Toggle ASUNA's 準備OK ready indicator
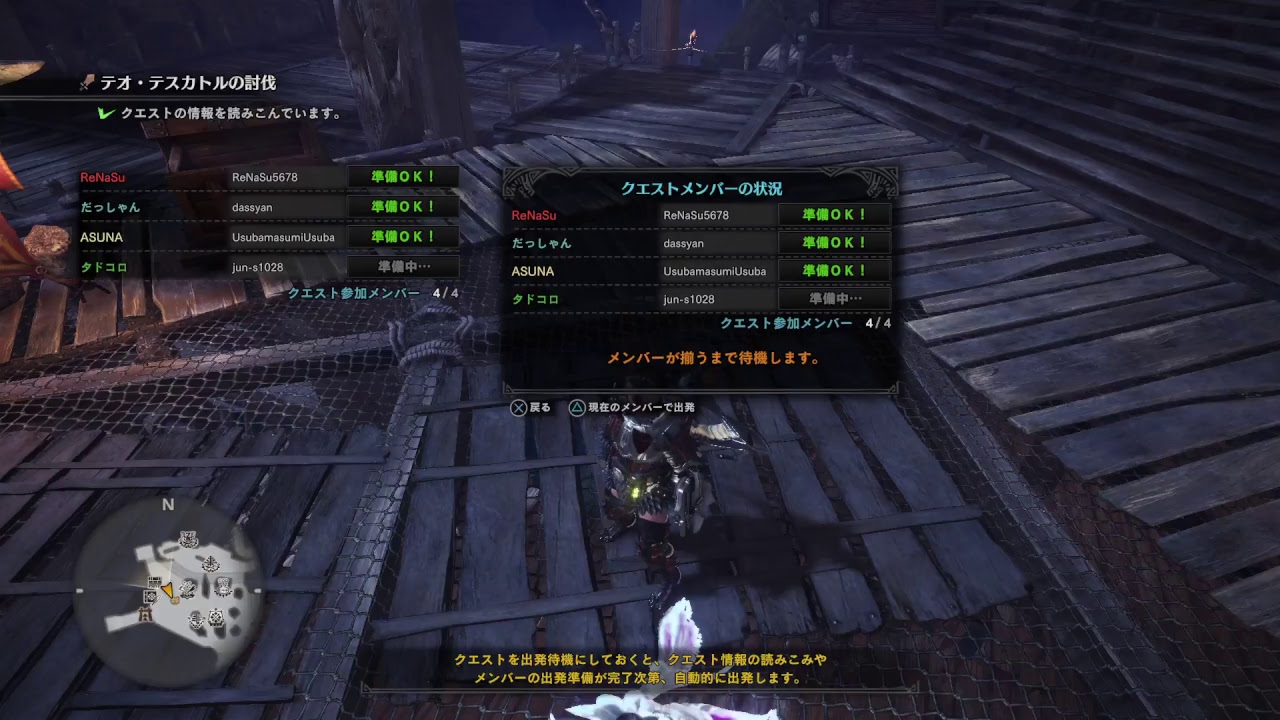Image resolution: width=1280 pixels, height=720 pixels. [x=833, y=270]
